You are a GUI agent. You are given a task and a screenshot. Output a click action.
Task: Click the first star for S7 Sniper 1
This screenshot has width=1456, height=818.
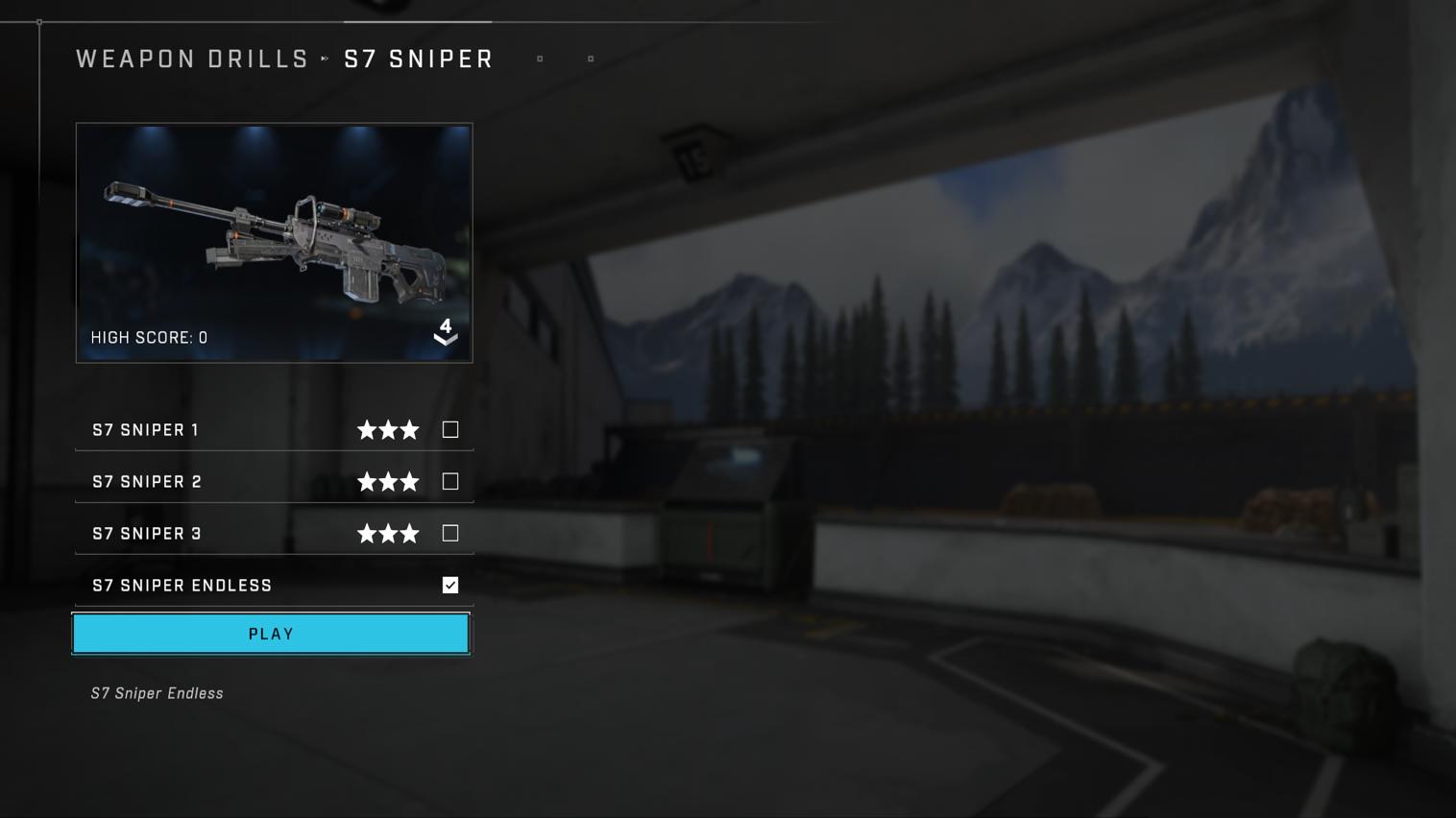click(368, 429)
